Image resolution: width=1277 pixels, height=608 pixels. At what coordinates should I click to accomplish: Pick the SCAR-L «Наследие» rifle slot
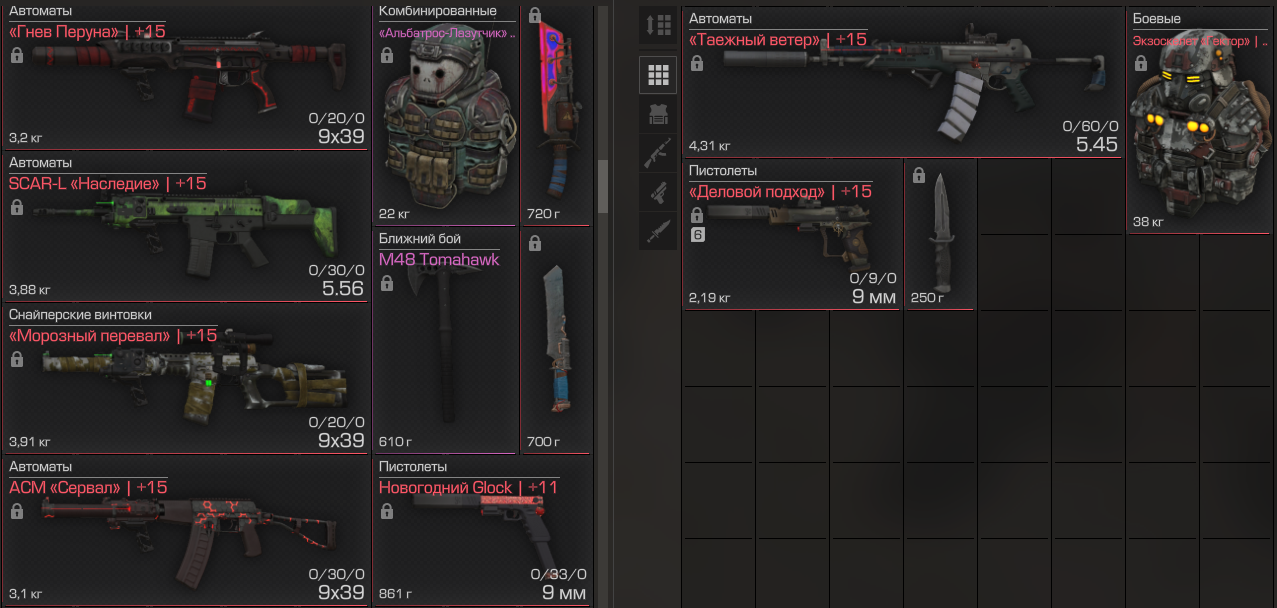pyautogui.click(x=187, y=230)
